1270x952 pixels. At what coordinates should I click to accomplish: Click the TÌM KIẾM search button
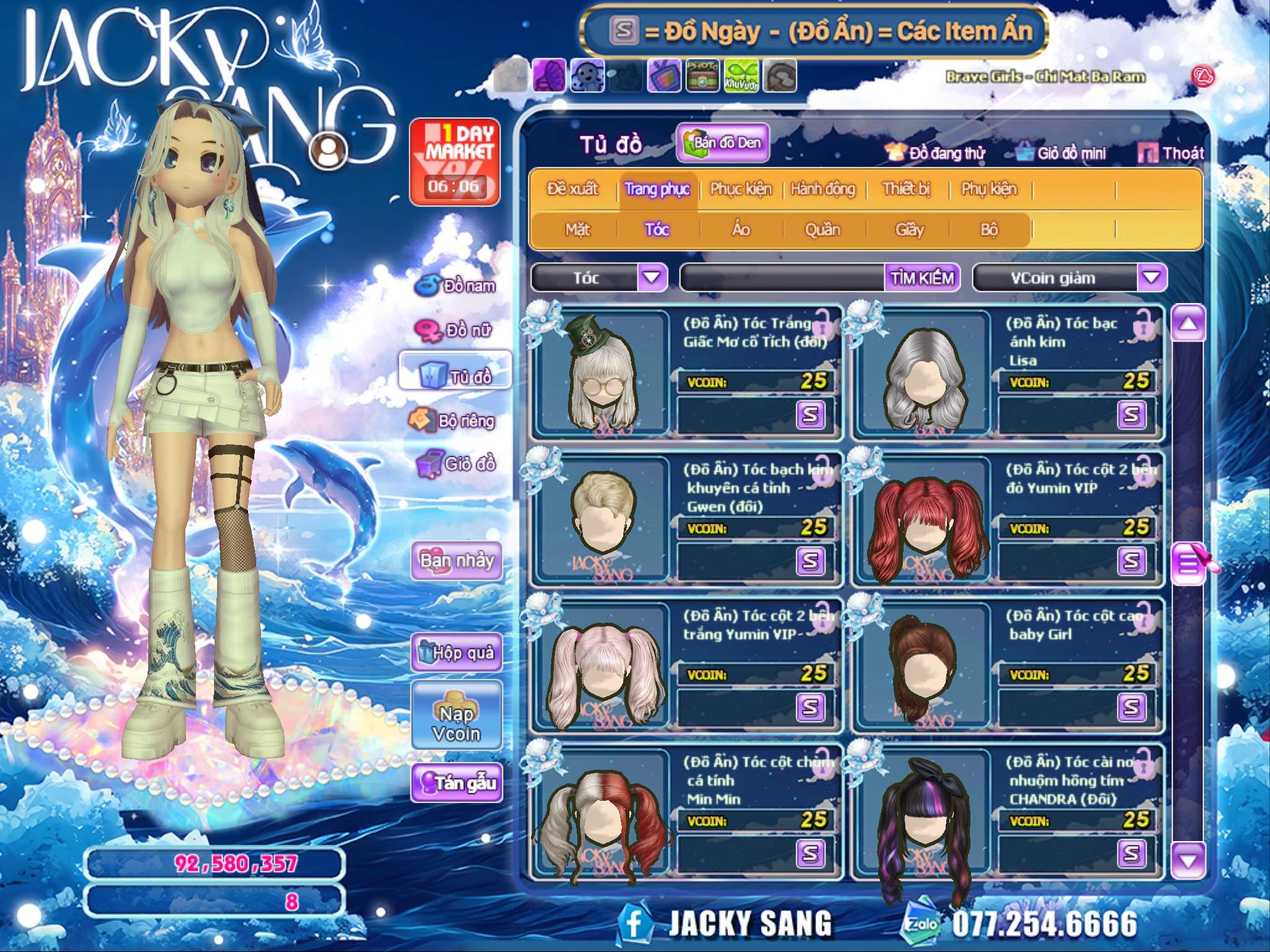pos(921,278)
